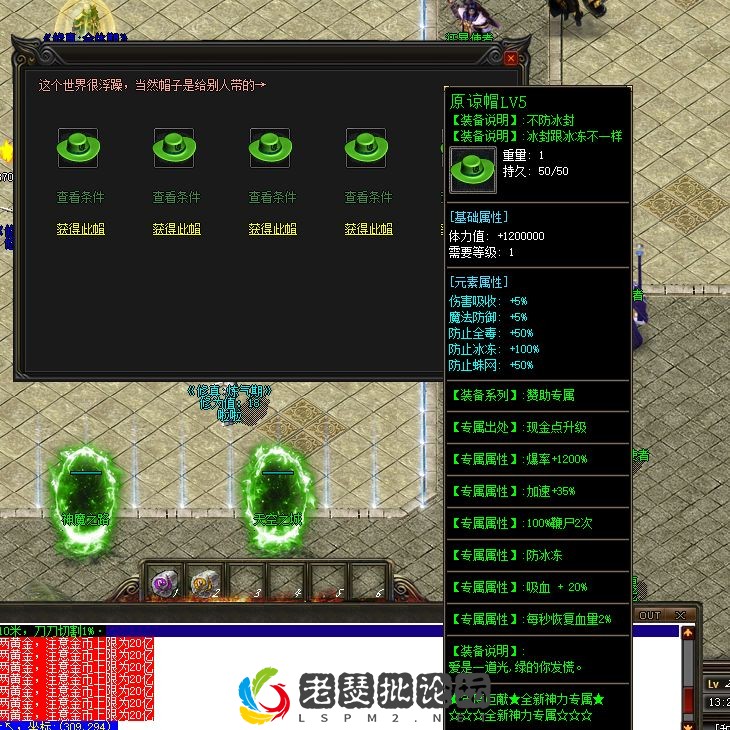Use the golden scroll in hotbar slot 2
730x730 pixels.
pyautogui.click(x=204, y=583)
